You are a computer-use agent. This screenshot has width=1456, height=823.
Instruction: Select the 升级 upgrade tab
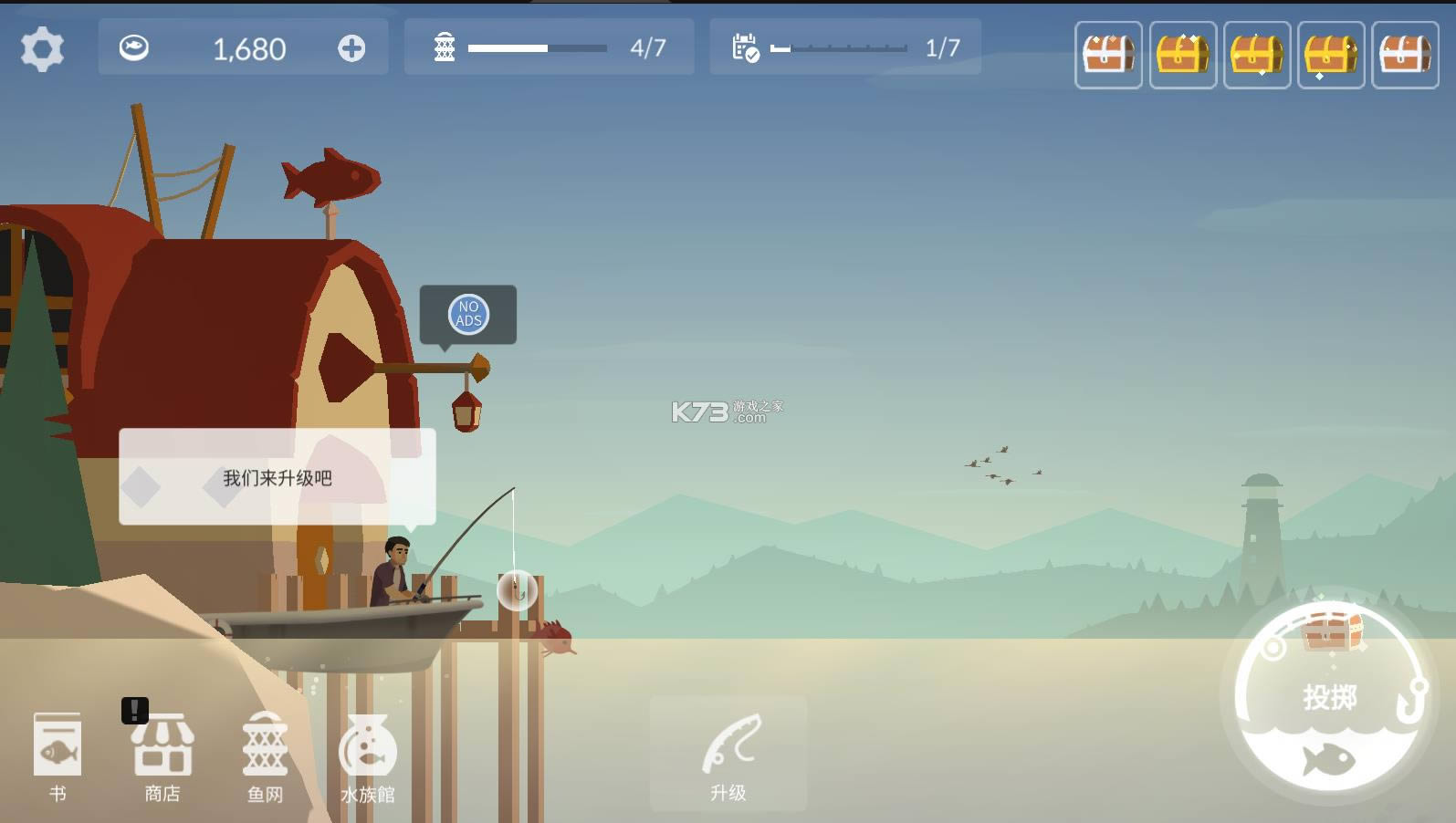tap(728, 753)
